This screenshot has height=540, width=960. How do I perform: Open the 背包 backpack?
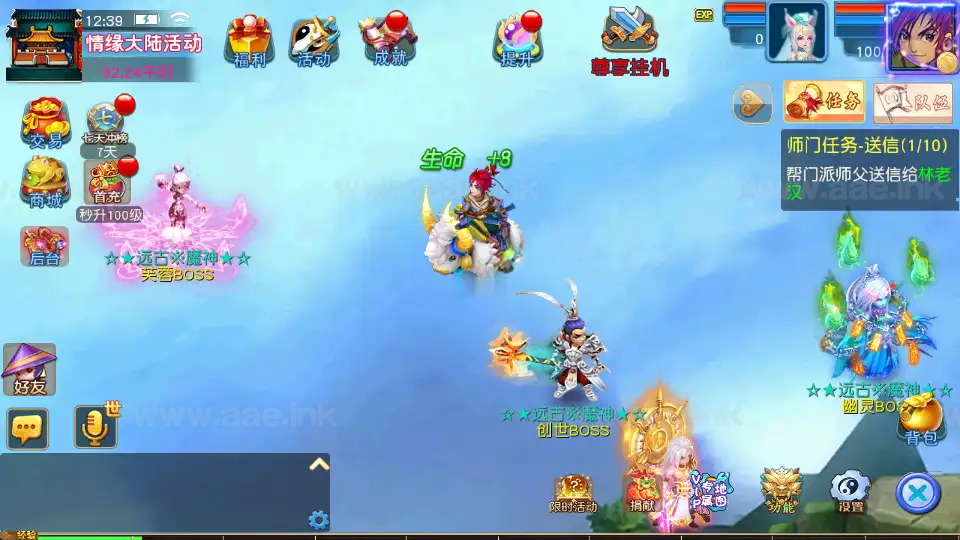(x=920, y=419)
